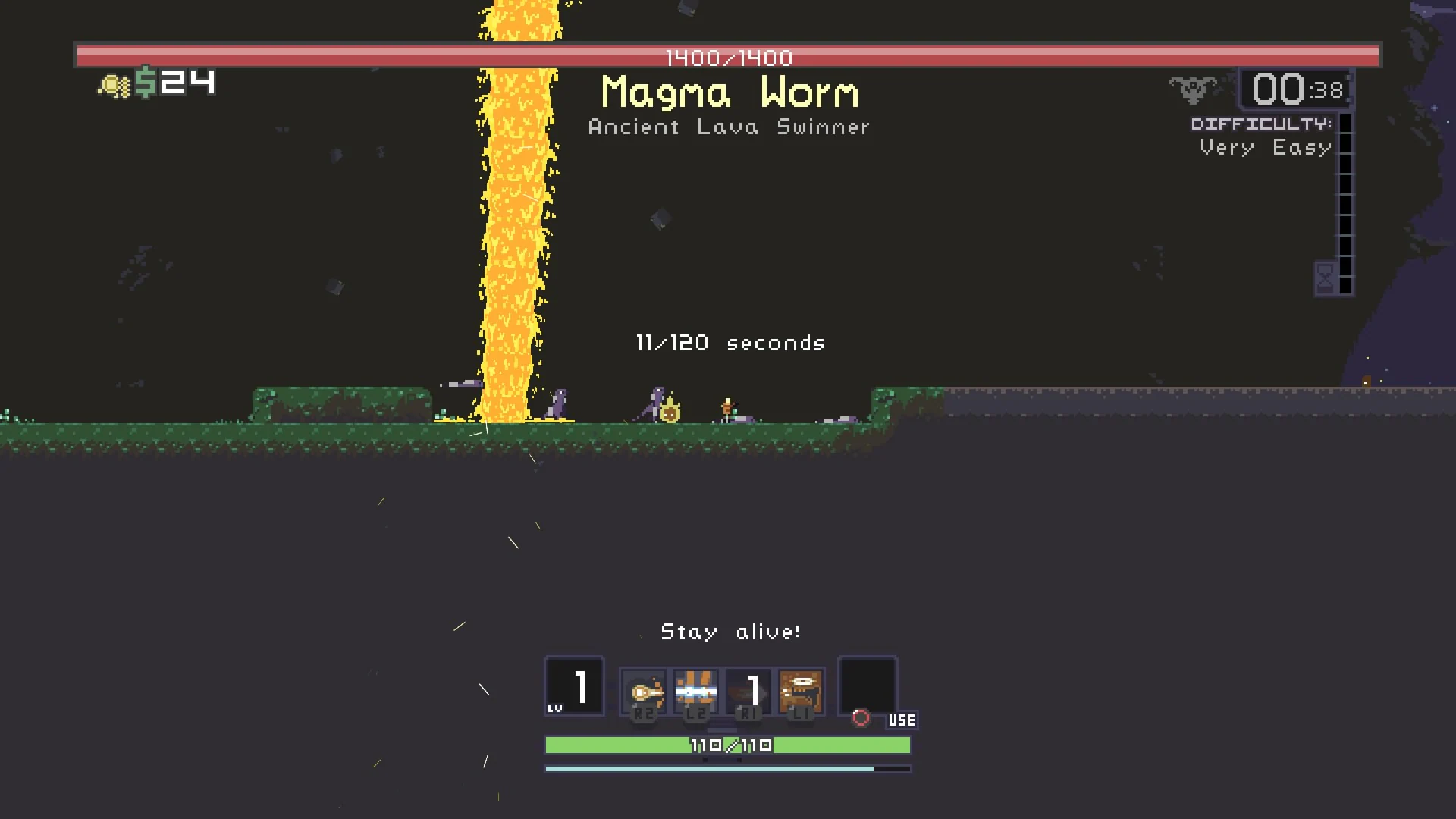Trigger the Tactical Dive skill in the R1 slot
1456x819 pixels.
click(747, 690)
